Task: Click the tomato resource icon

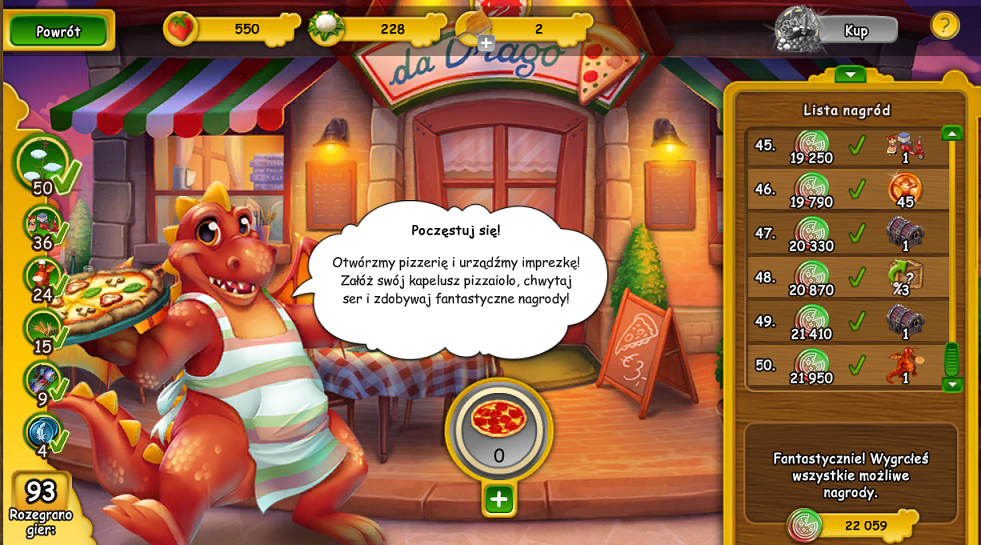Action: (180, 28)
